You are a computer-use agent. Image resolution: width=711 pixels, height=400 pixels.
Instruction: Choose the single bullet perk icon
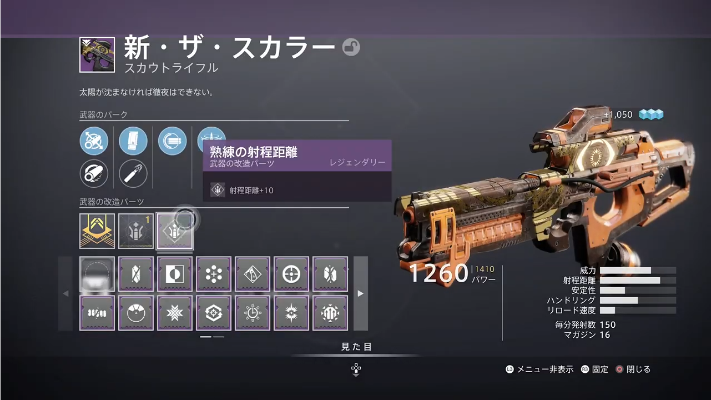(133, 174)
